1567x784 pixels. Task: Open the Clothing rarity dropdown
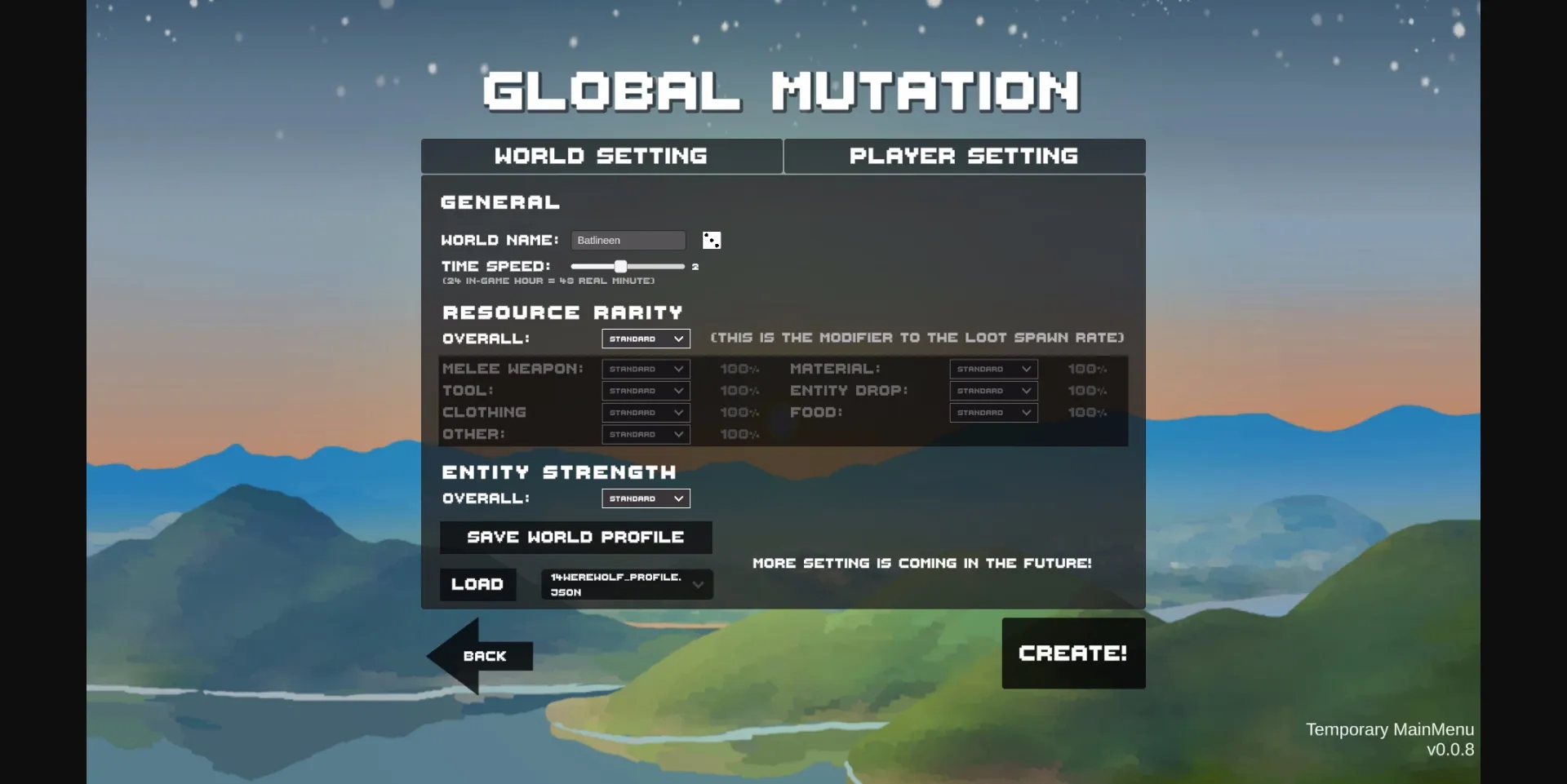click(645, 412)
